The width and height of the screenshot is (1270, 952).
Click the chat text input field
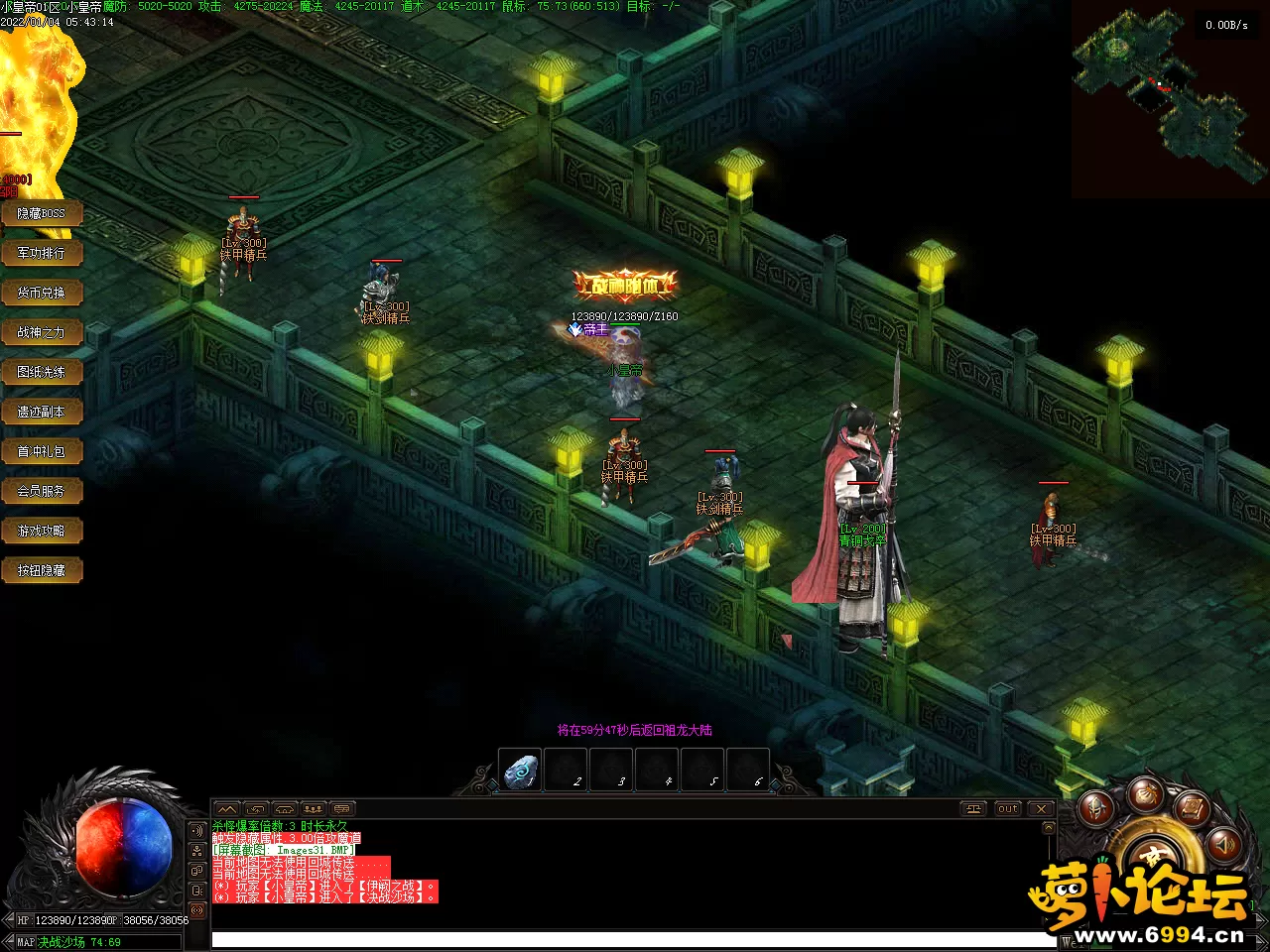633,939
